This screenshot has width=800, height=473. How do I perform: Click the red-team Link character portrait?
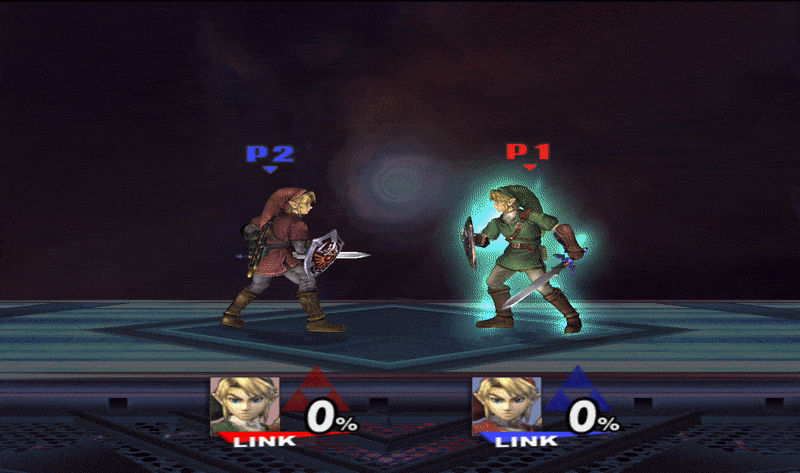click(244, 404)
